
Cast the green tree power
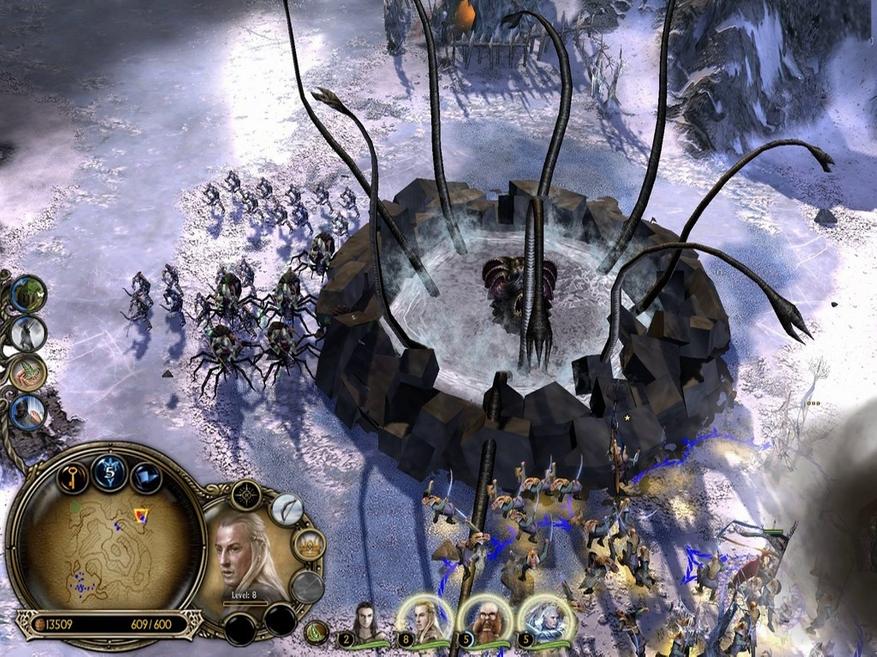[28, 293]
